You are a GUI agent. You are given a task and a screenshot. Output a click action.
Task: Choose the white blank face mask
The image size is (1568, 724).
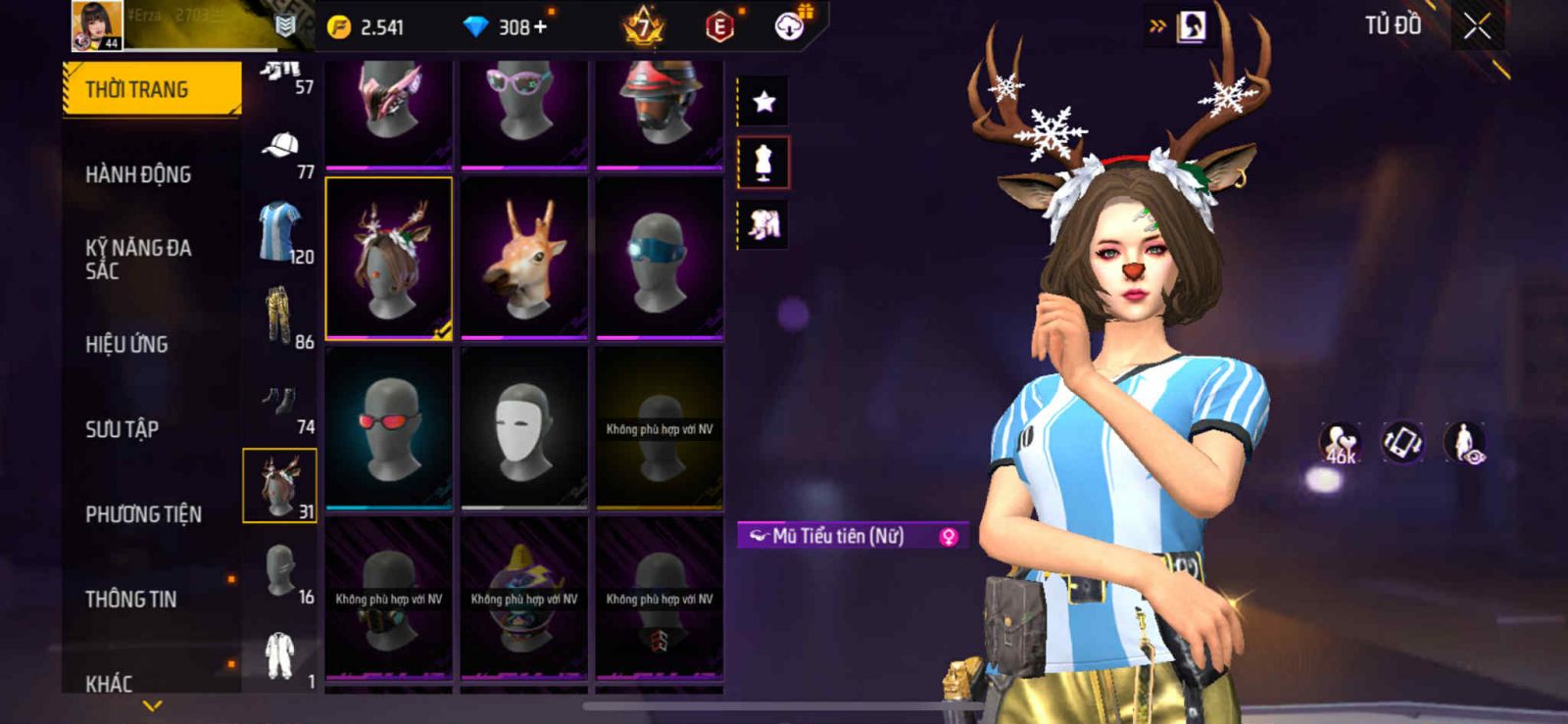tap(524, 428)
